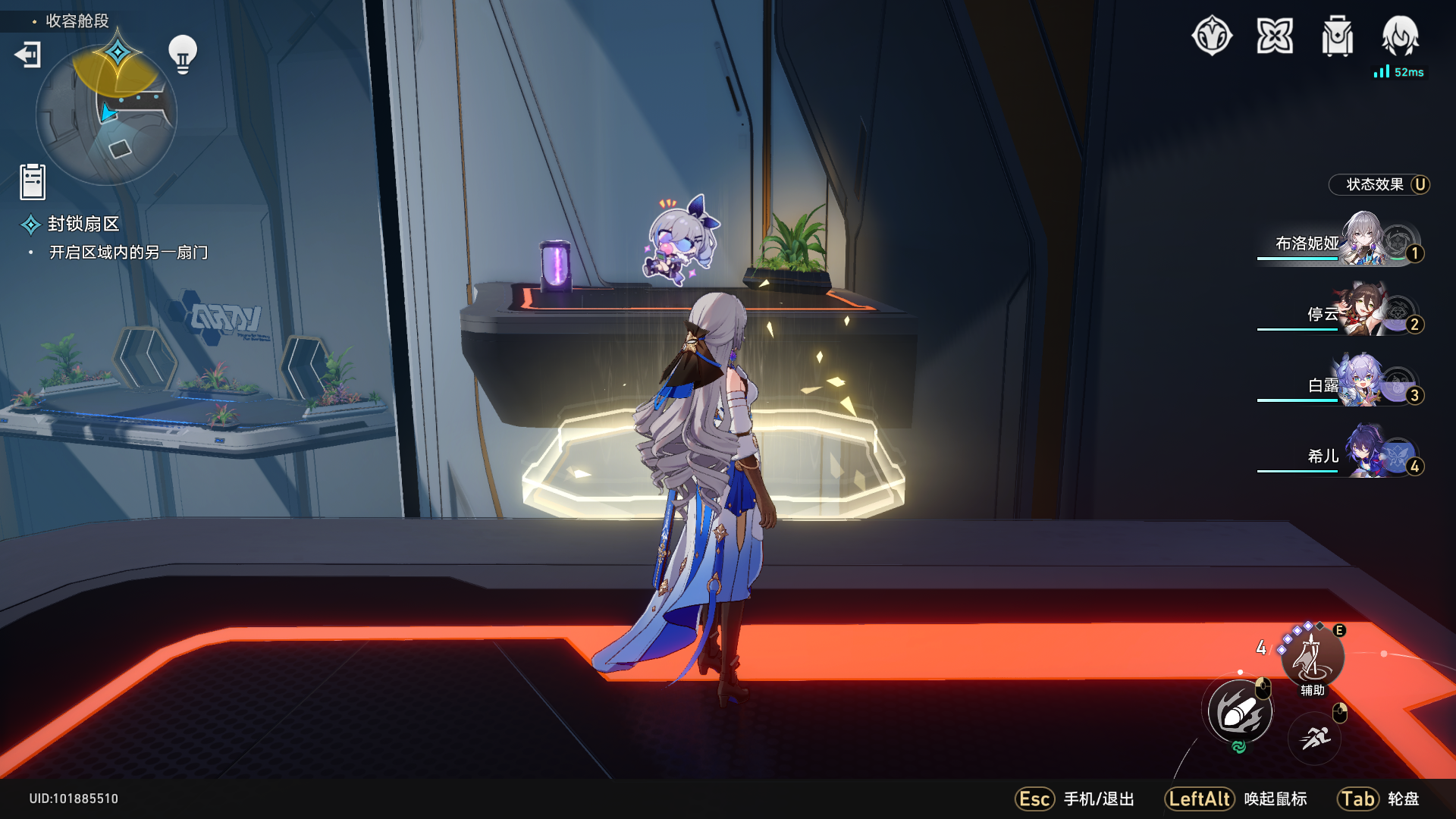This screenshot has height=819, width=1456.
Task: Open the circular minimap
Action: (x=106, y=115)
